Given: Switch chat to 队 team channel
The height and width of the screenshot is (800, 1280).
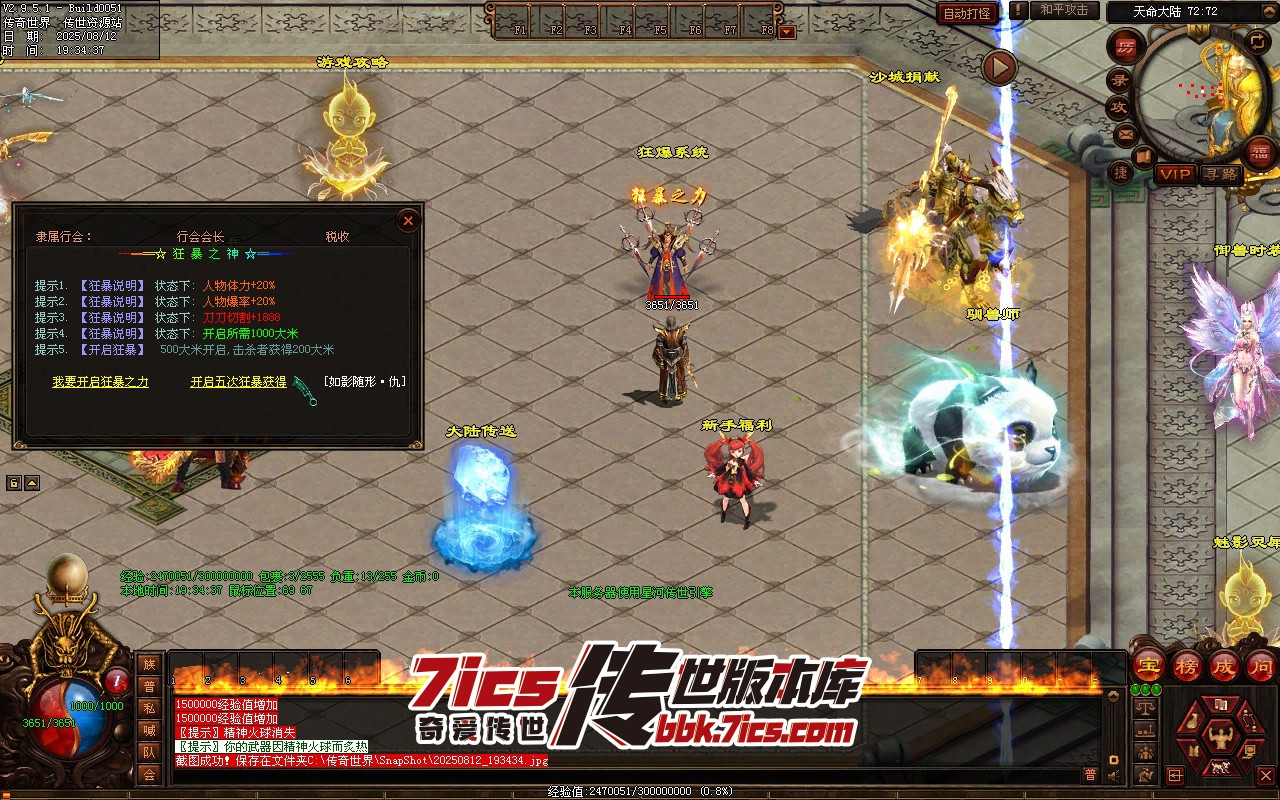Looking at the screenshot, I should tap(149, 752).
